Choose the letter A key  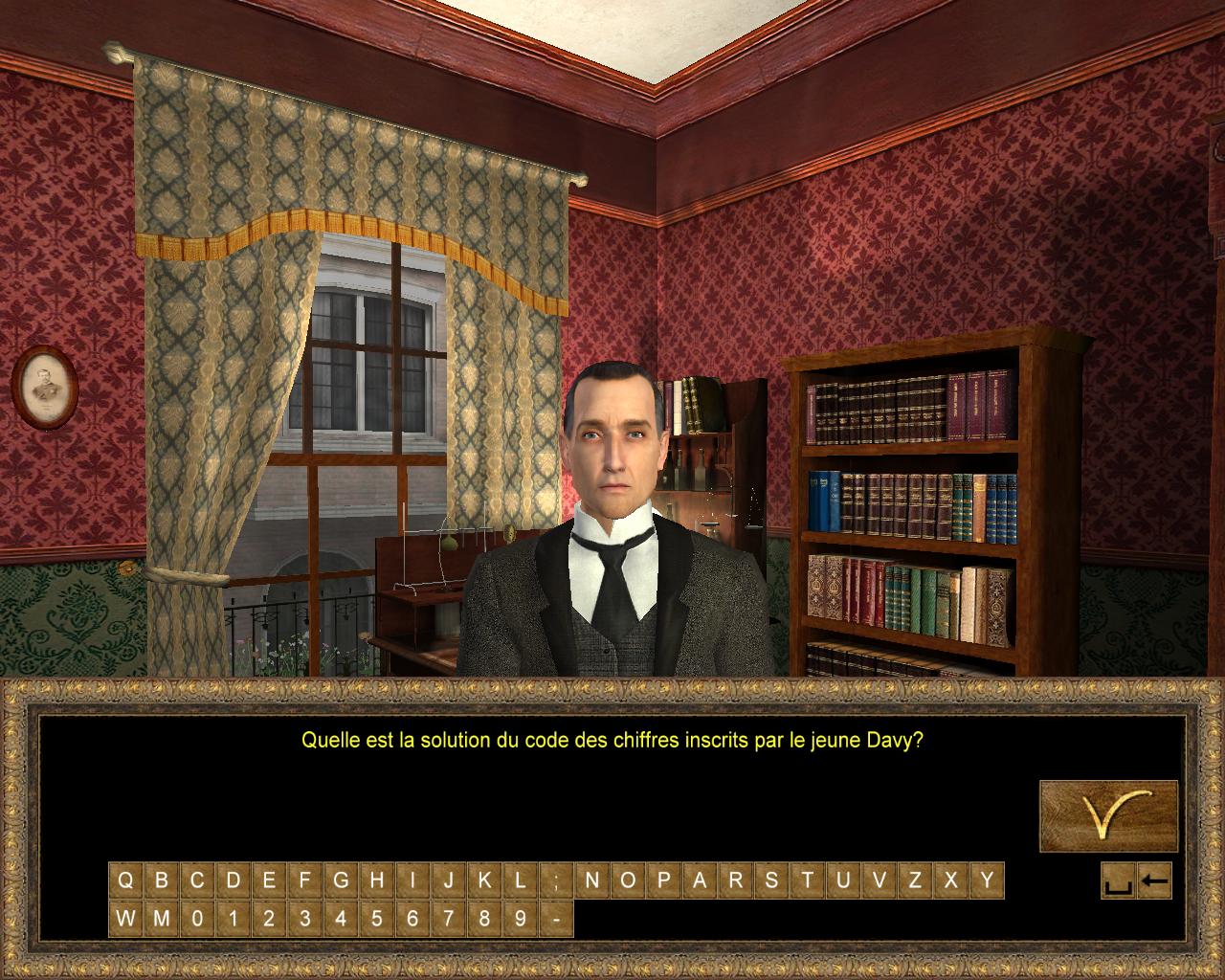tap(700, 880)
